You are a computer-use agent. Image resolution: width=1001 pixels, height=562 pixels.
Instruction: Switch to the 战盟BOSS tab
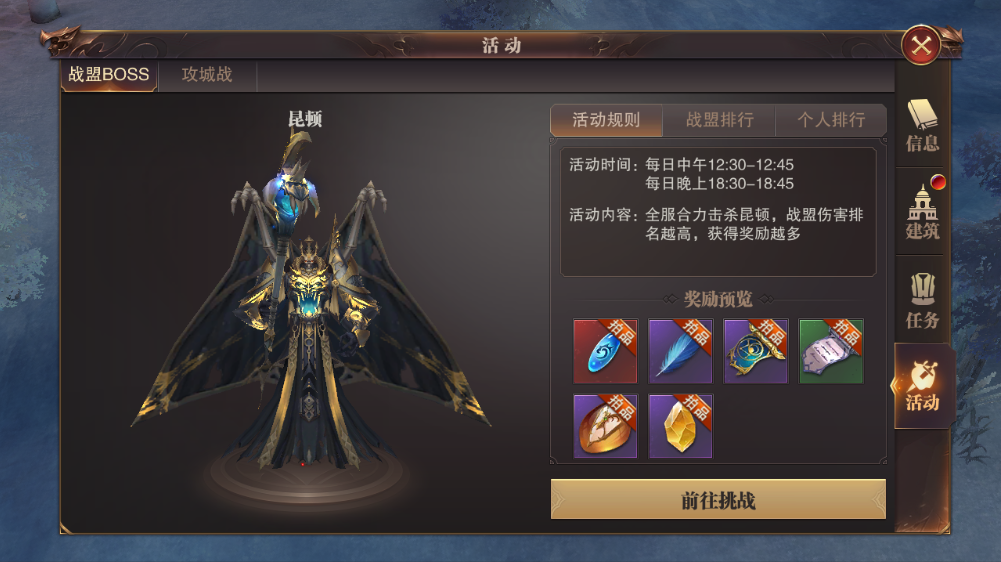(x=109, y=75)
